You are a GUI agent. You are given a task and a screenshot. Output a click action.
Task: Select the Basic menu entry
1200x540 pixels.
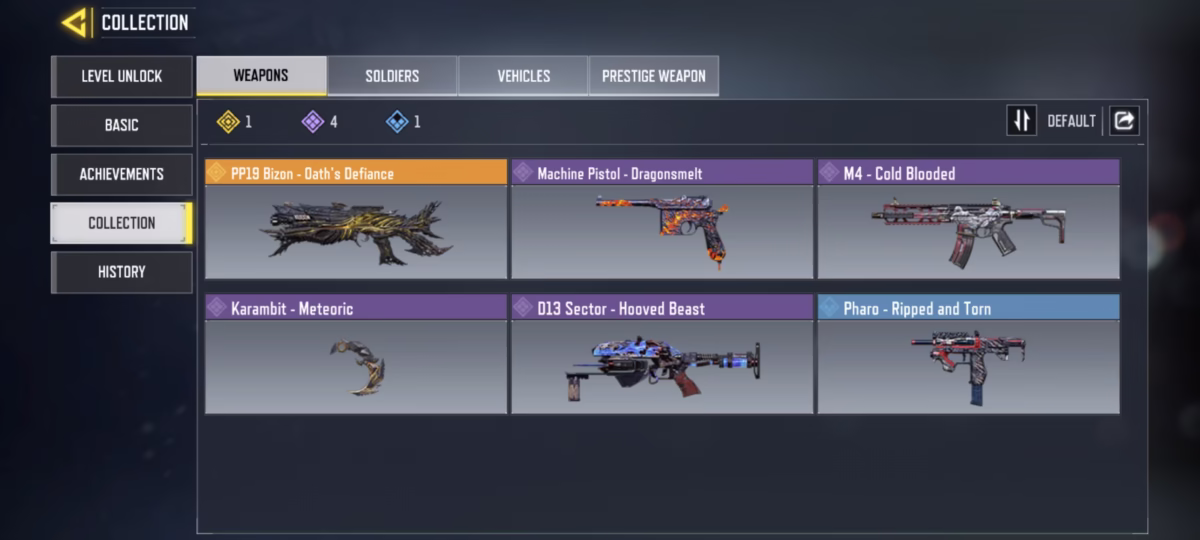click(x=122, y=125)
